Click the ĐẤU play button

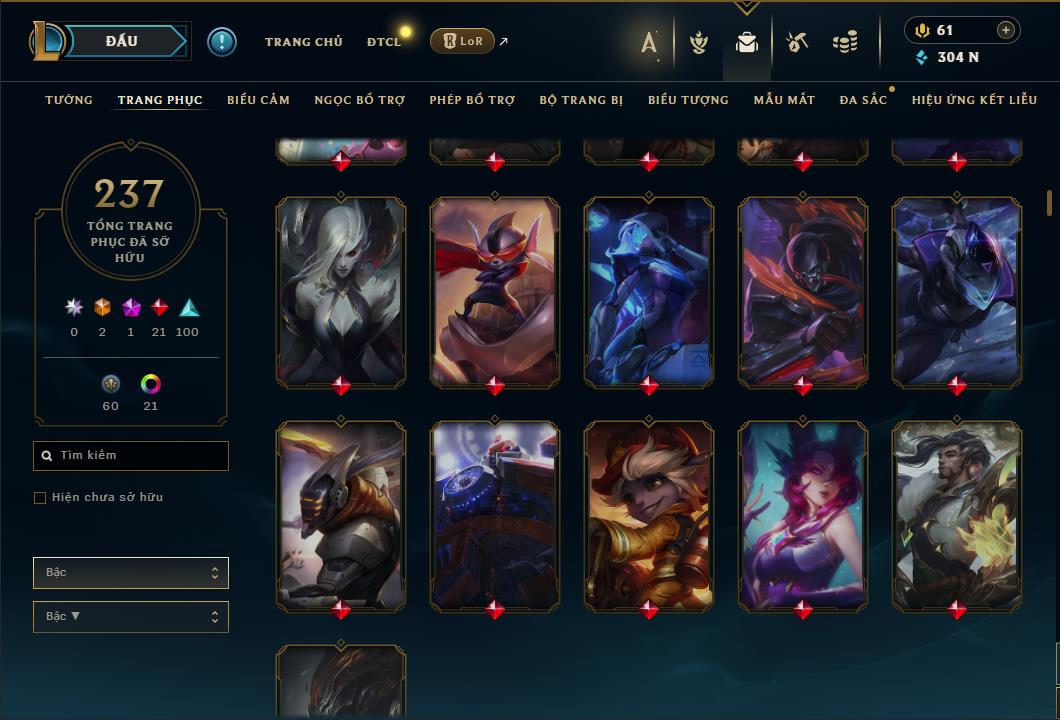(x=121, y=41)
